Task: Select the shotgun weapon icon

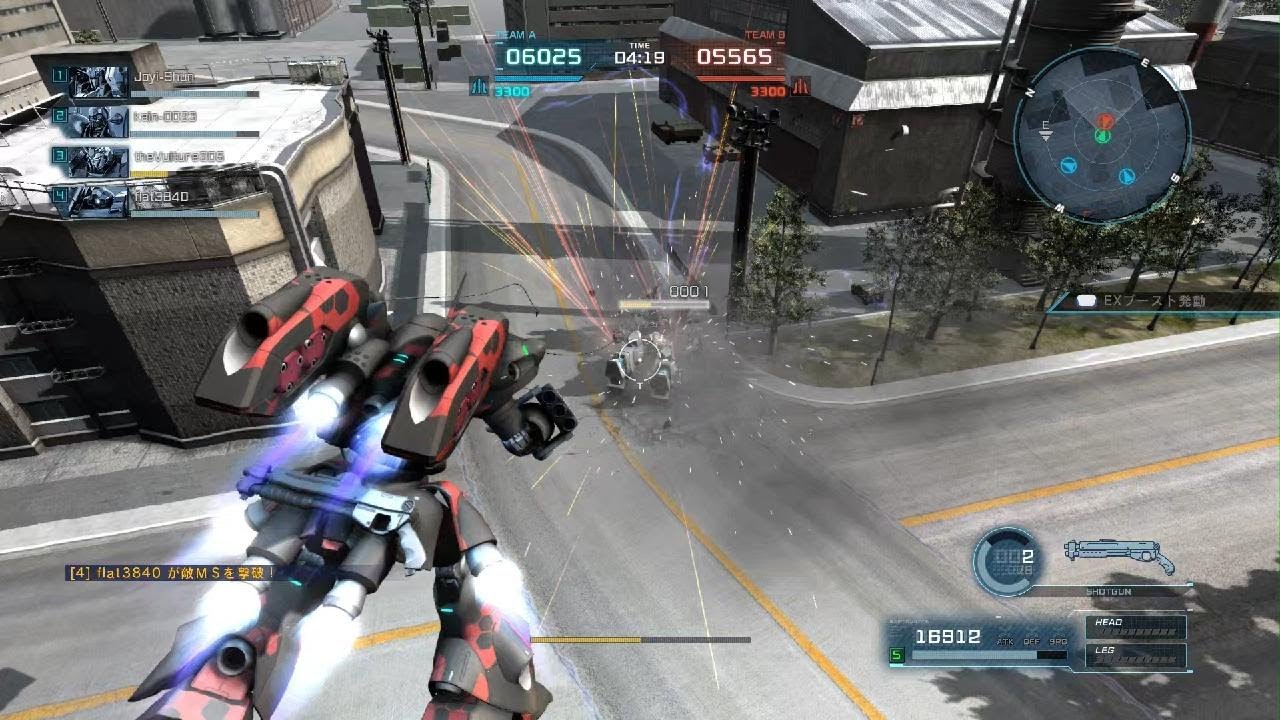Action: click(x=1119, y=553)
